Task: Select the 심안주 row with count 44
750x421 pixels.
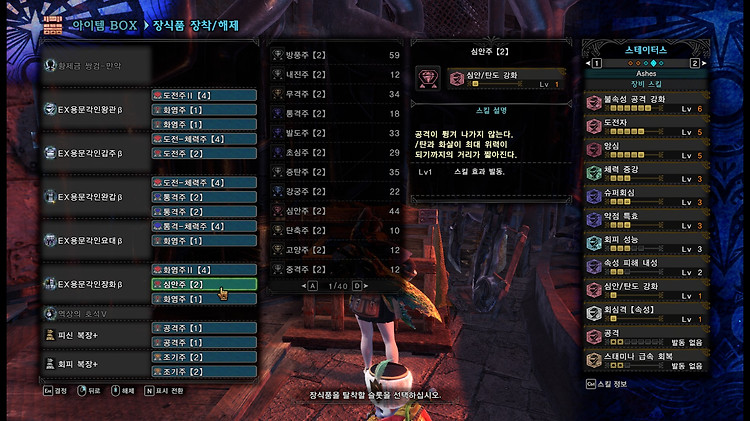Action: [337, 211]
